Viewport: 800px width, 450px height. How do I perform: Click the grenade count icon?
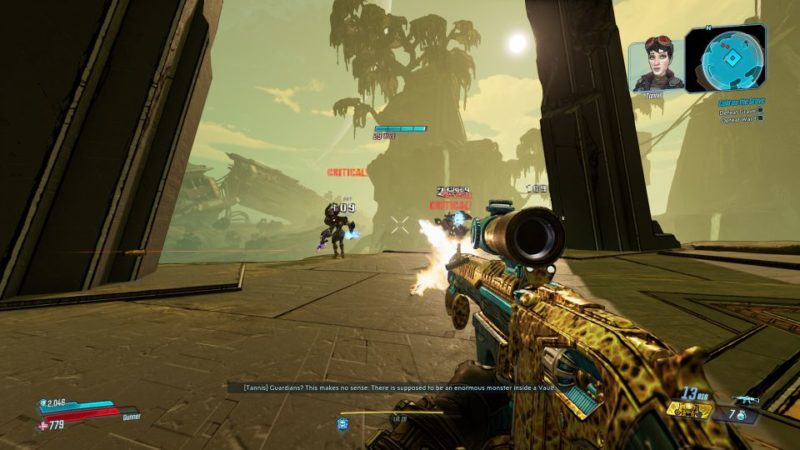(x=741, y=414)
